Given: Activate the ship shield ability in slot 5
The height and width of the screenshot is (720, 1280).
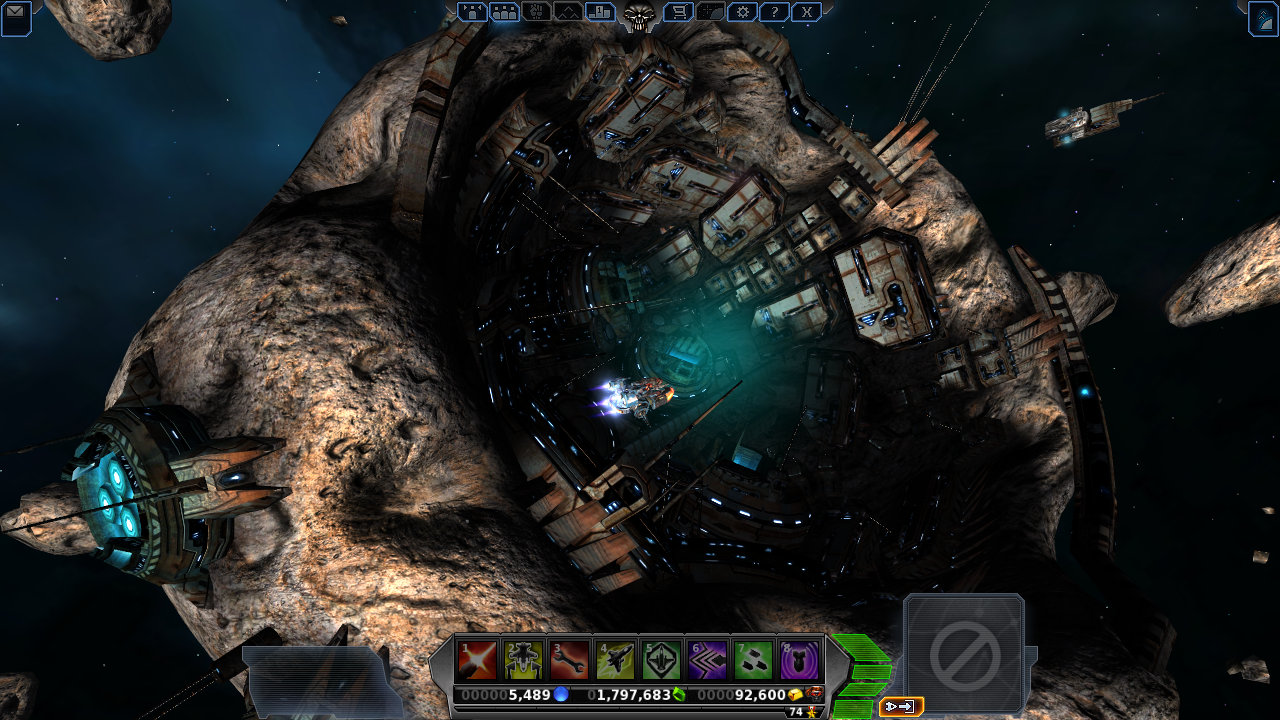Looking at the screenshot, I should pyautogui.click(x=662, y=660).
